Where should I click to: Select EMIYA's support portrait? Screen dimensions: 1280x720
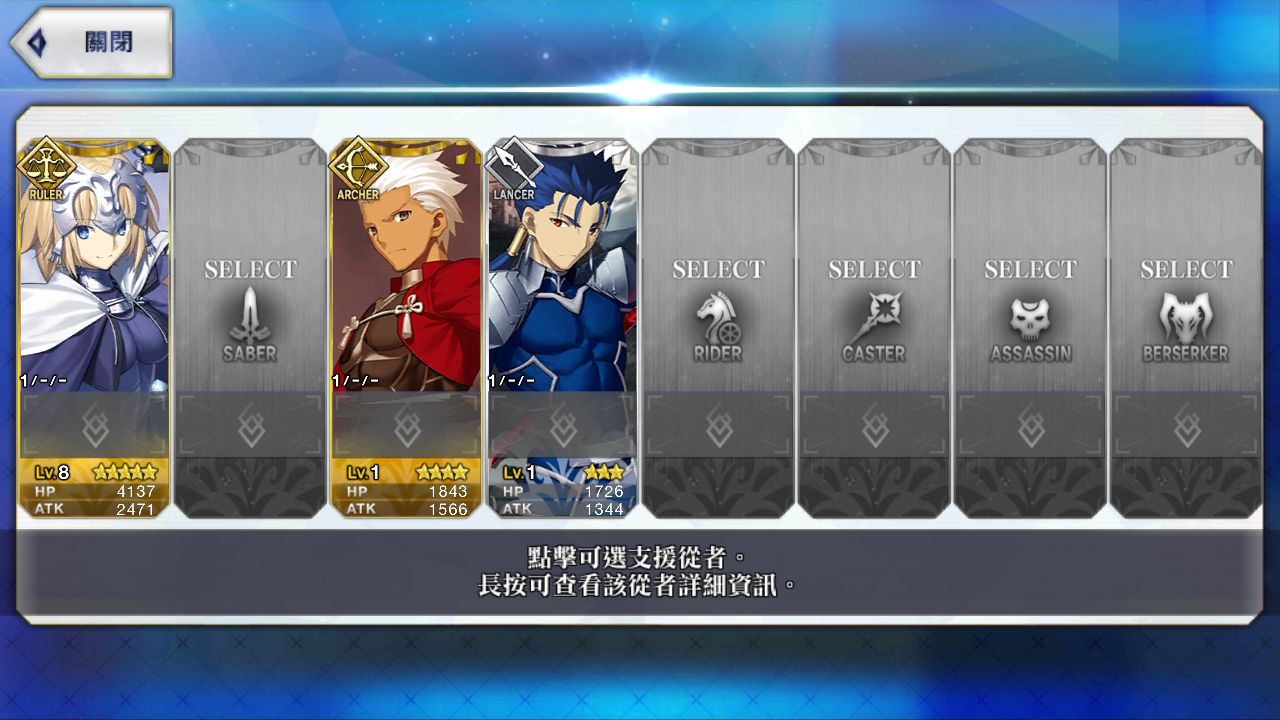pyautogui.click(x=404, y=270)
